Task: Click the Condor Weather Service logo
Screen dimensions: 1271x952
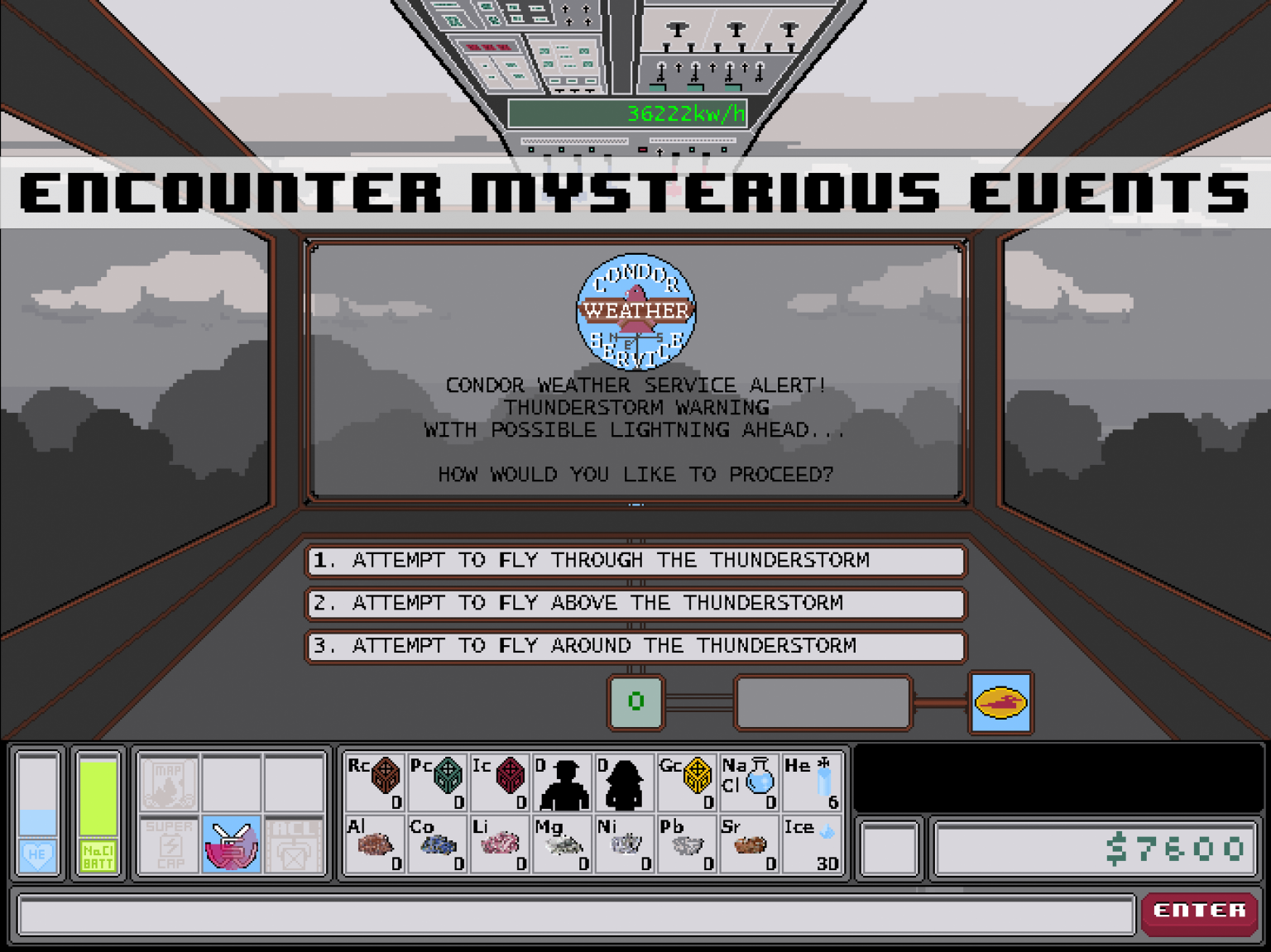Action: click(635, 312)
